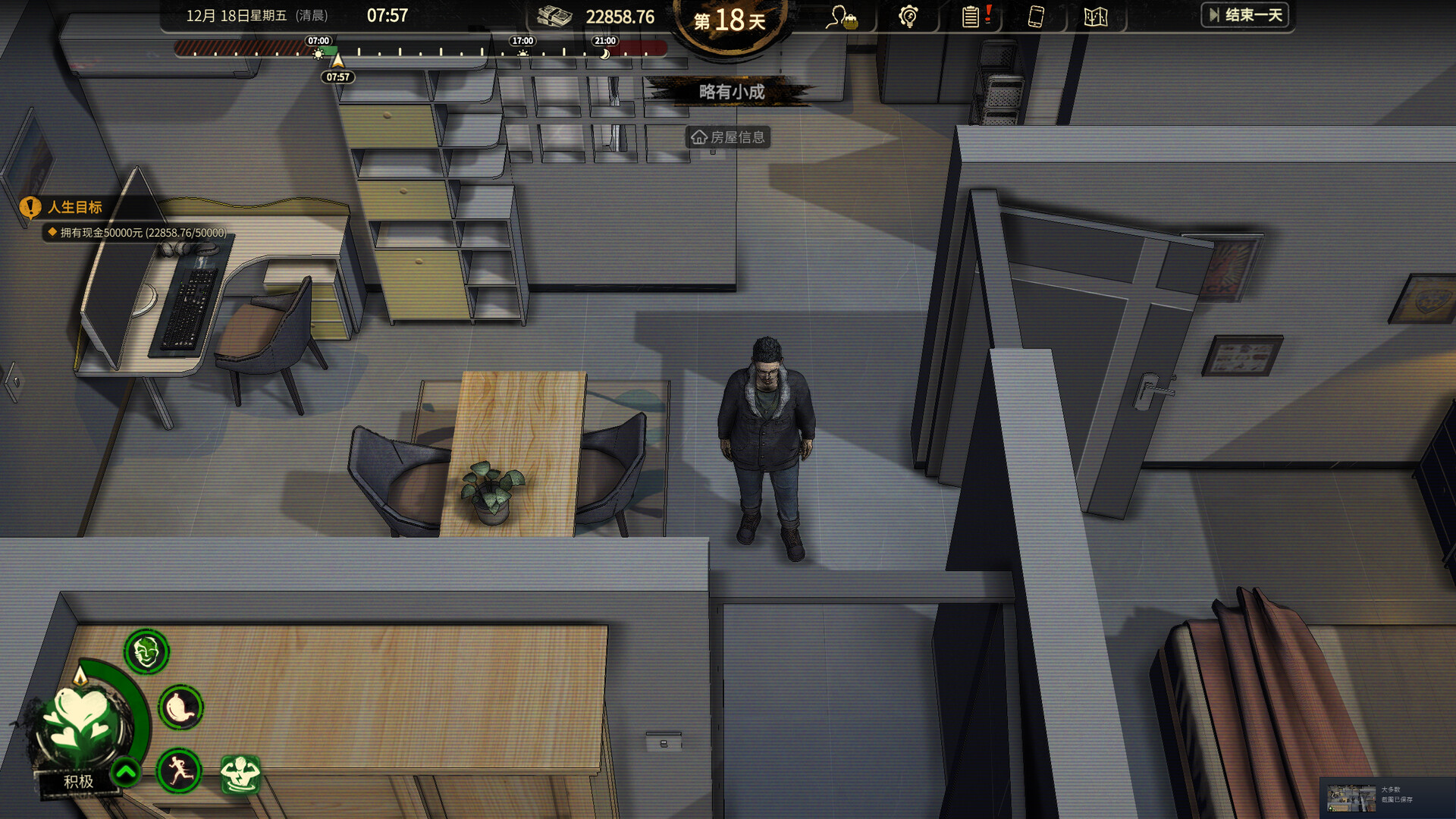Open the mobile phone icon
The width and height of the screenshot is (1456, 819).
[1035, 17]
